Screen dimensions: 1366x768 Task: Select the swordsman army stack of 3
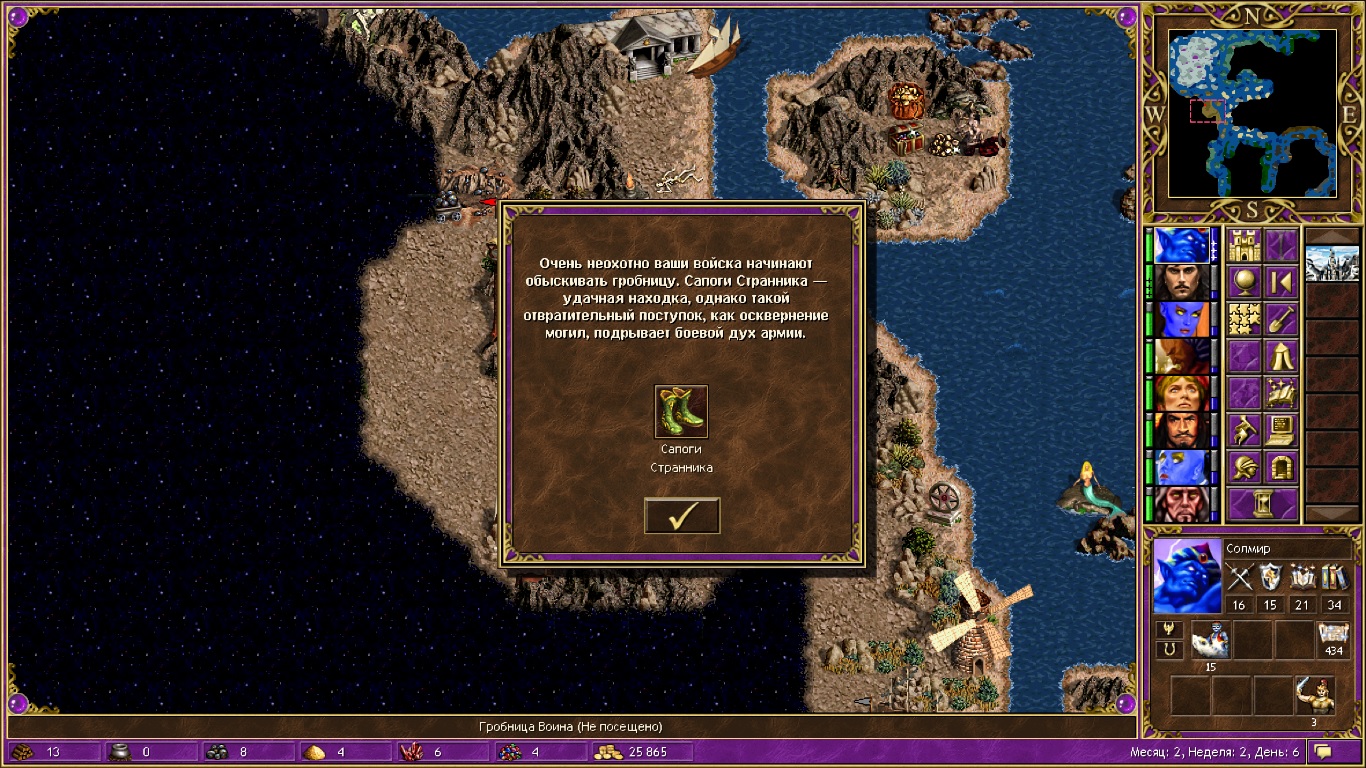pyautogui.click(x=1314, y=694)
